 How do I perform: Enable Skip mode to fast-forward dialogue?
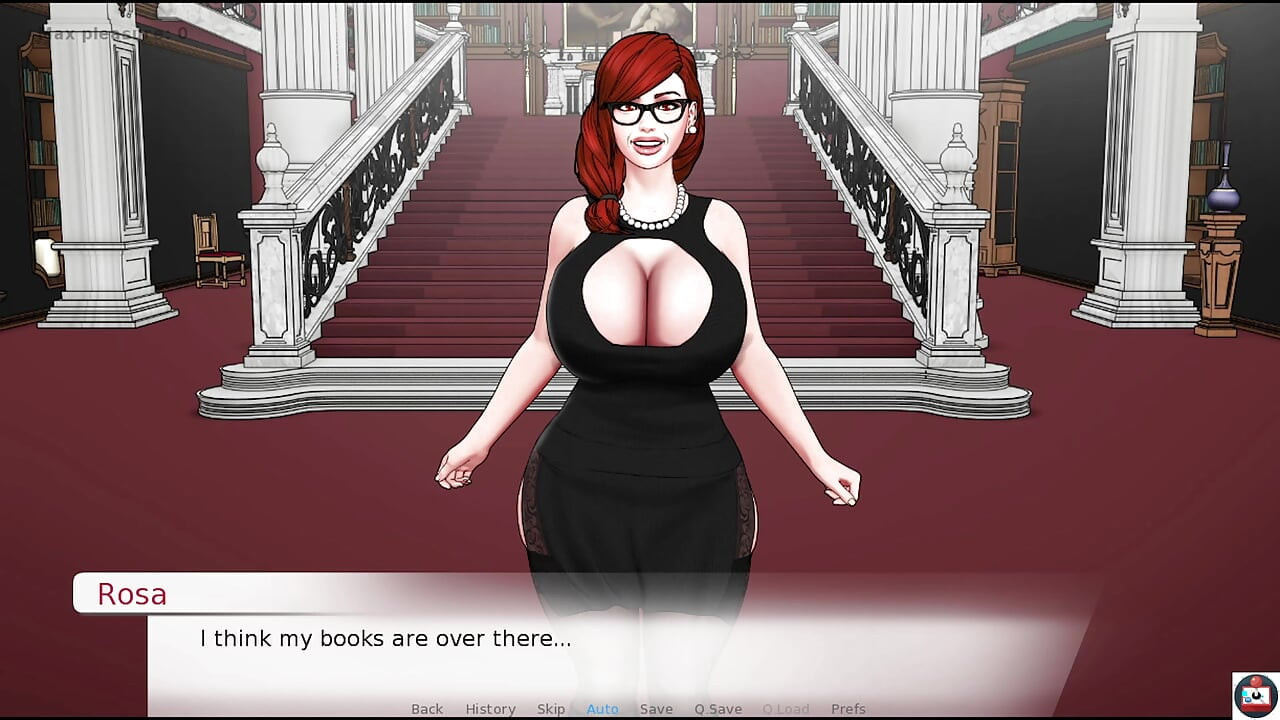[x=551, y=708]
